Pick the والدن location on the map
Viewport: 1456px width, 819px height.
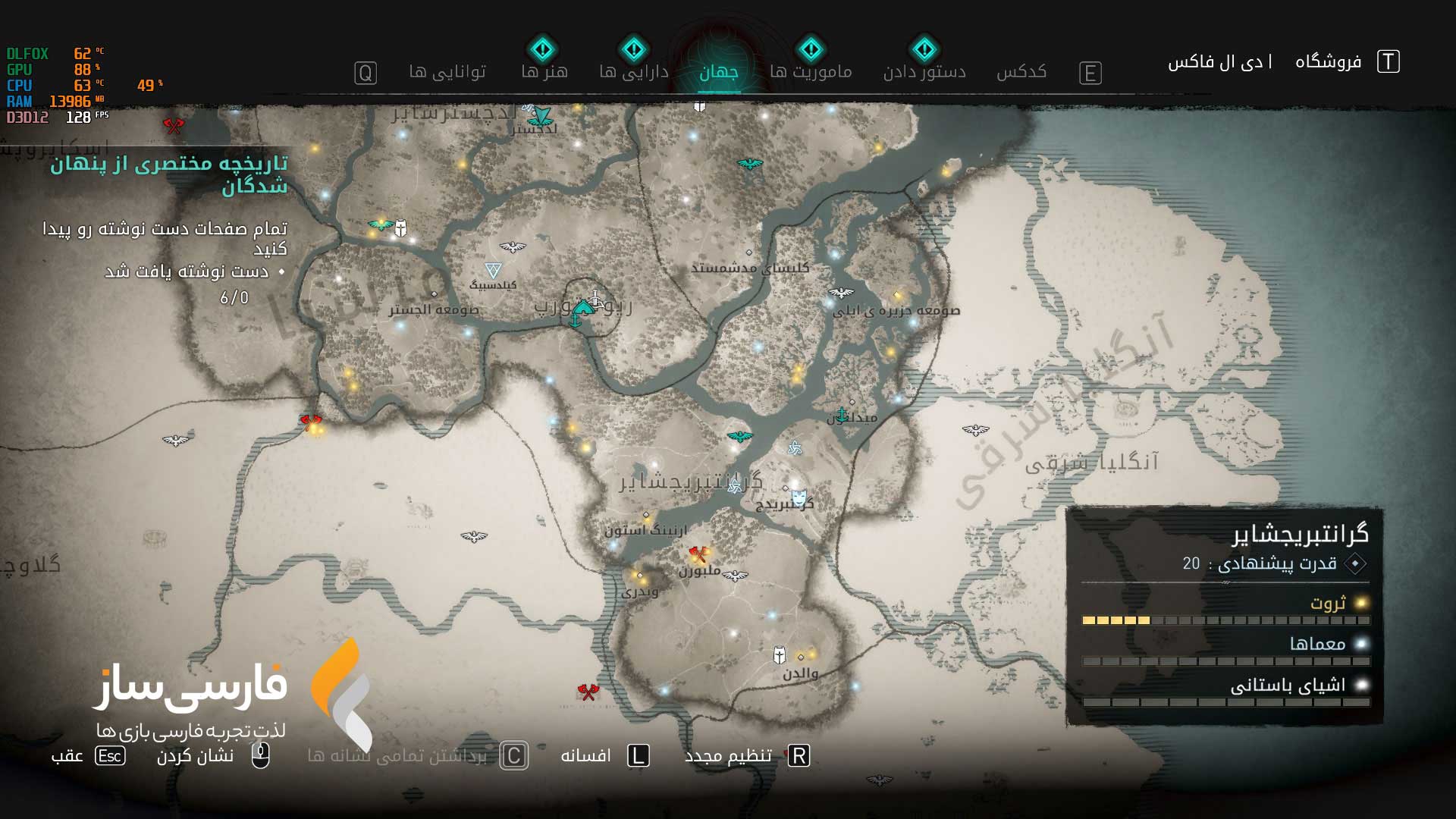[x=800, y=657]
